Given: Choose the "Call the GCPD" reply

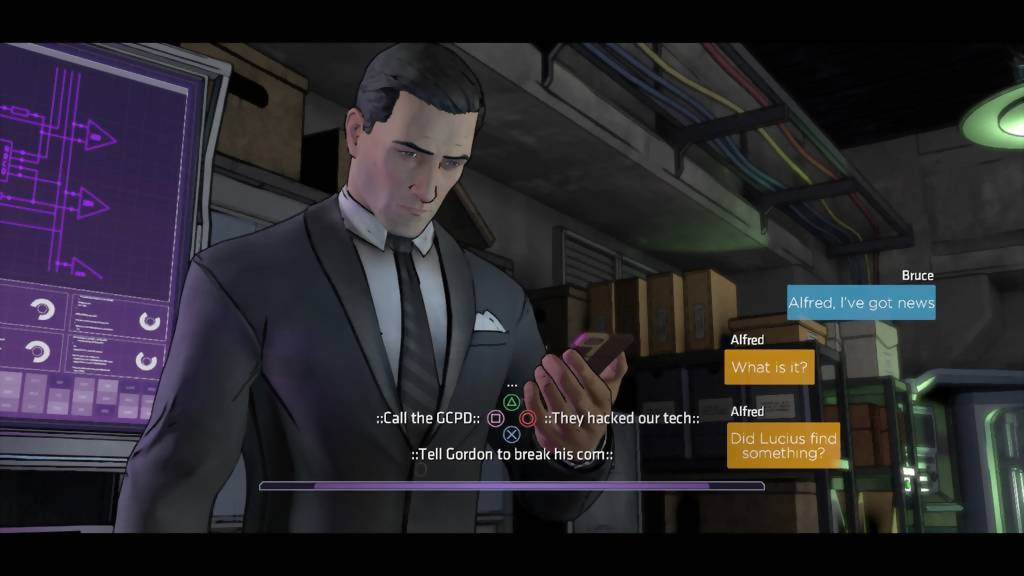Looking at the screenshot, I should click(x=428, y=418).
